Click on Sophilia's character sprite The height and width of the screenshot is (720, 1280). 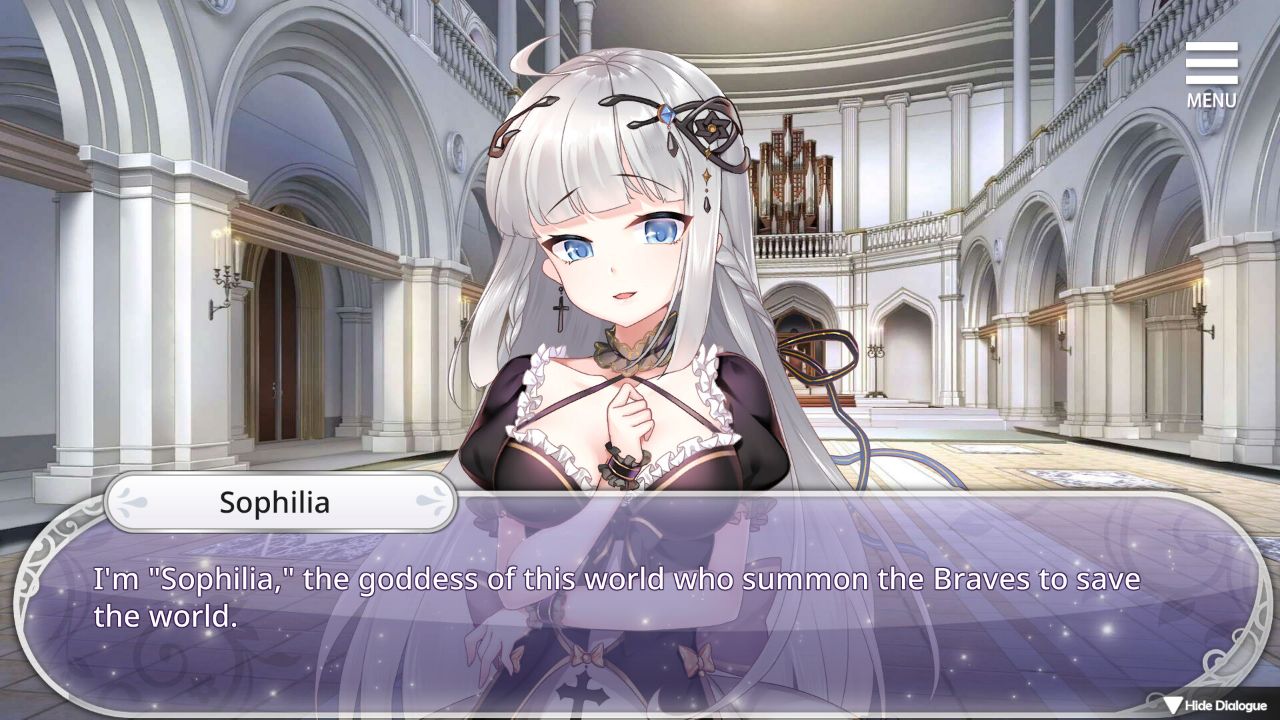pos(620,300)
